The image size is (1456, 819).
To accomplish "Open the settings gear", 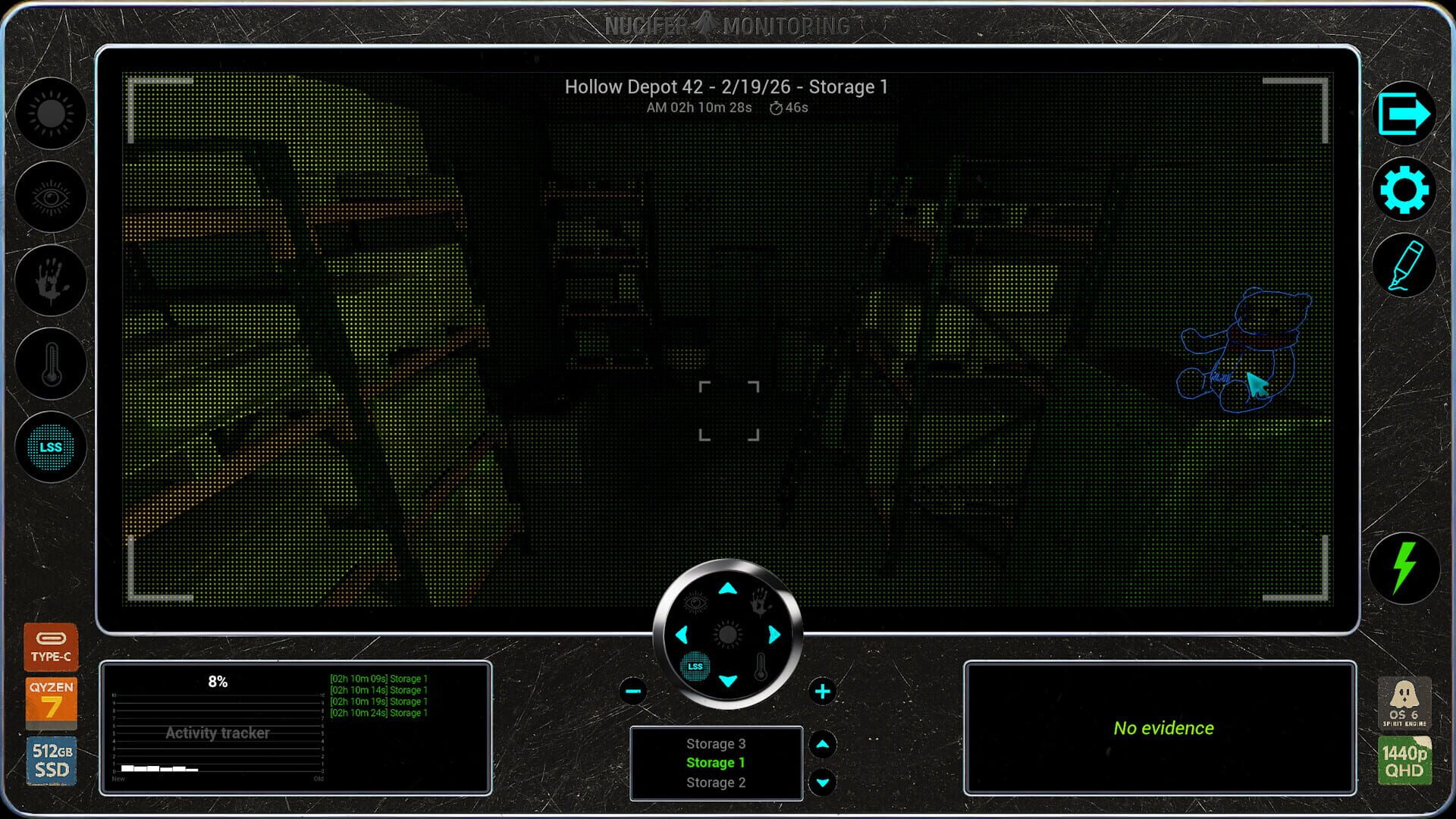I will click(x=1404, y=190).
